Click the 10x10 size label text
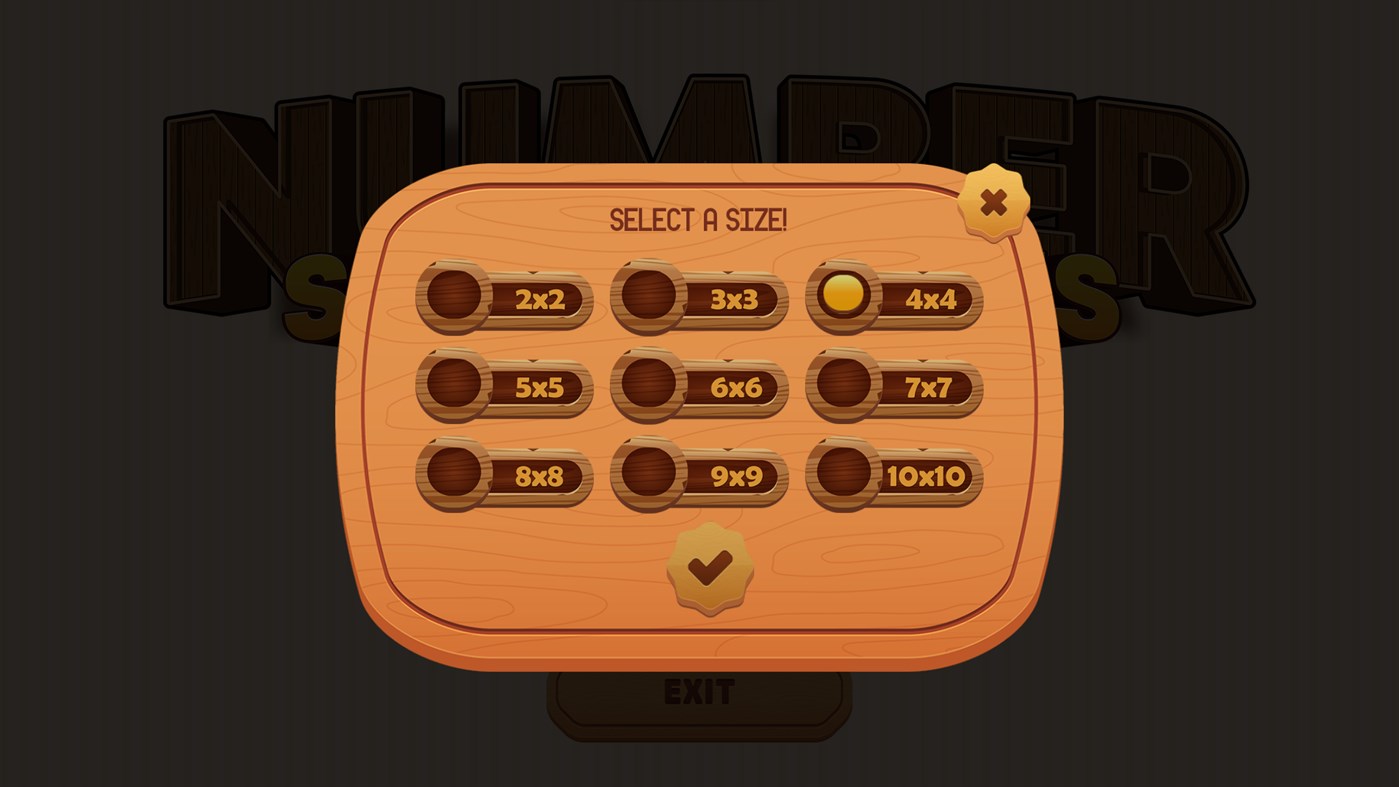 925,477
